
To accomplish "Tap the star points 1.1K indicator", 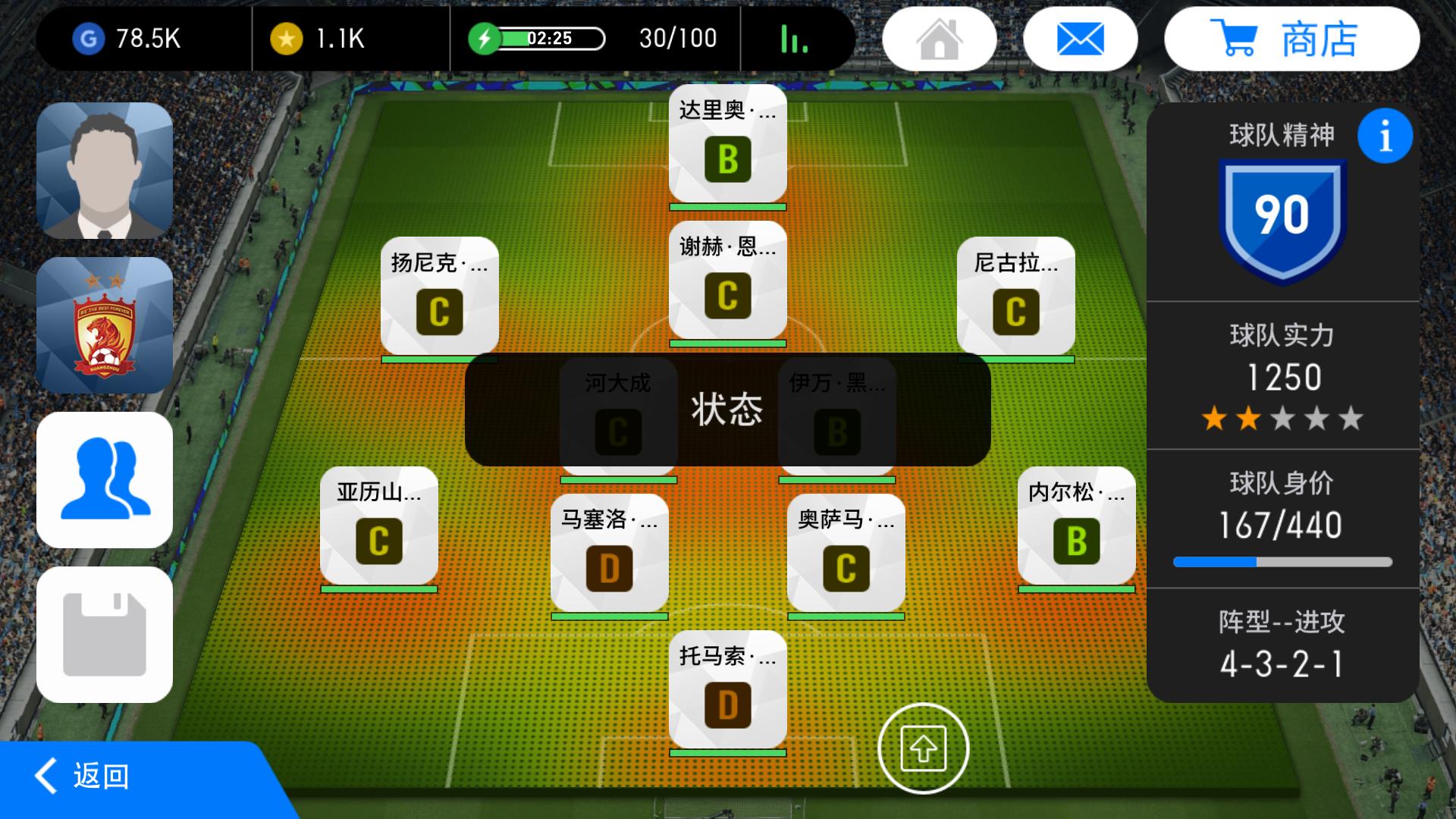I will [318, 38].
